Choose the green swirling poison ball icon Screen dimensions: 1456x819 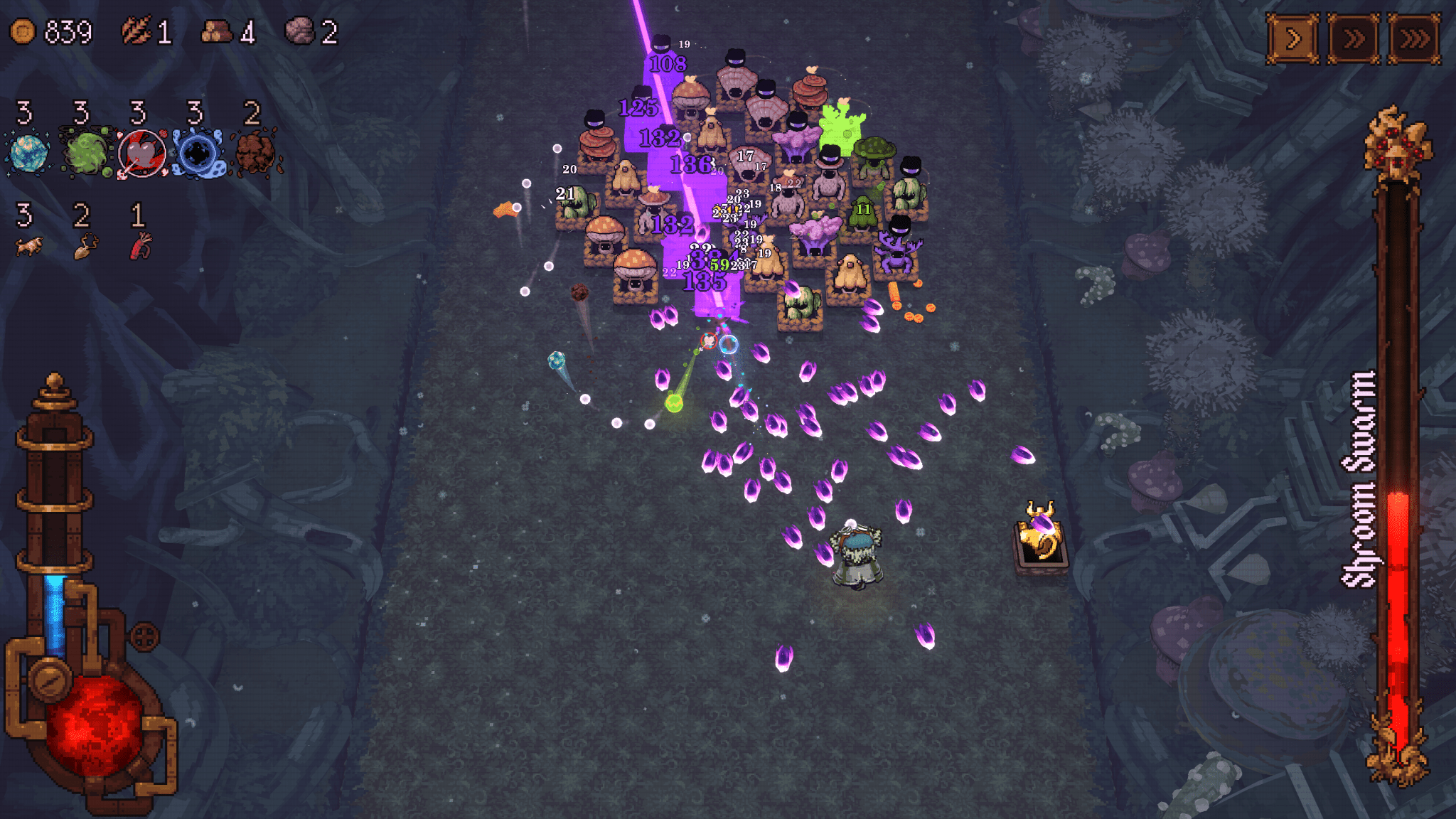tap(85, 153)
